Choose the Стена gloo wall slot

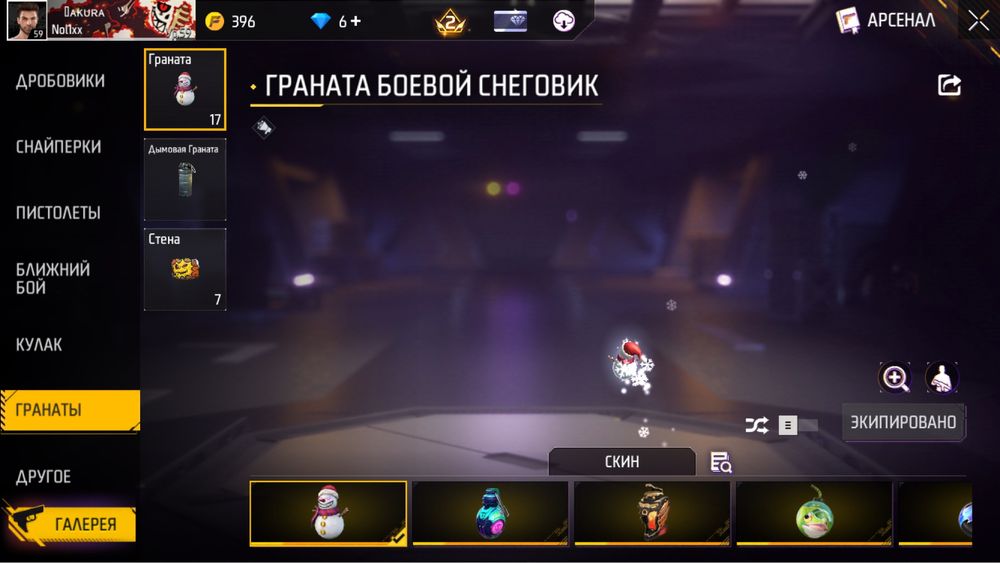tap(185, 270)
